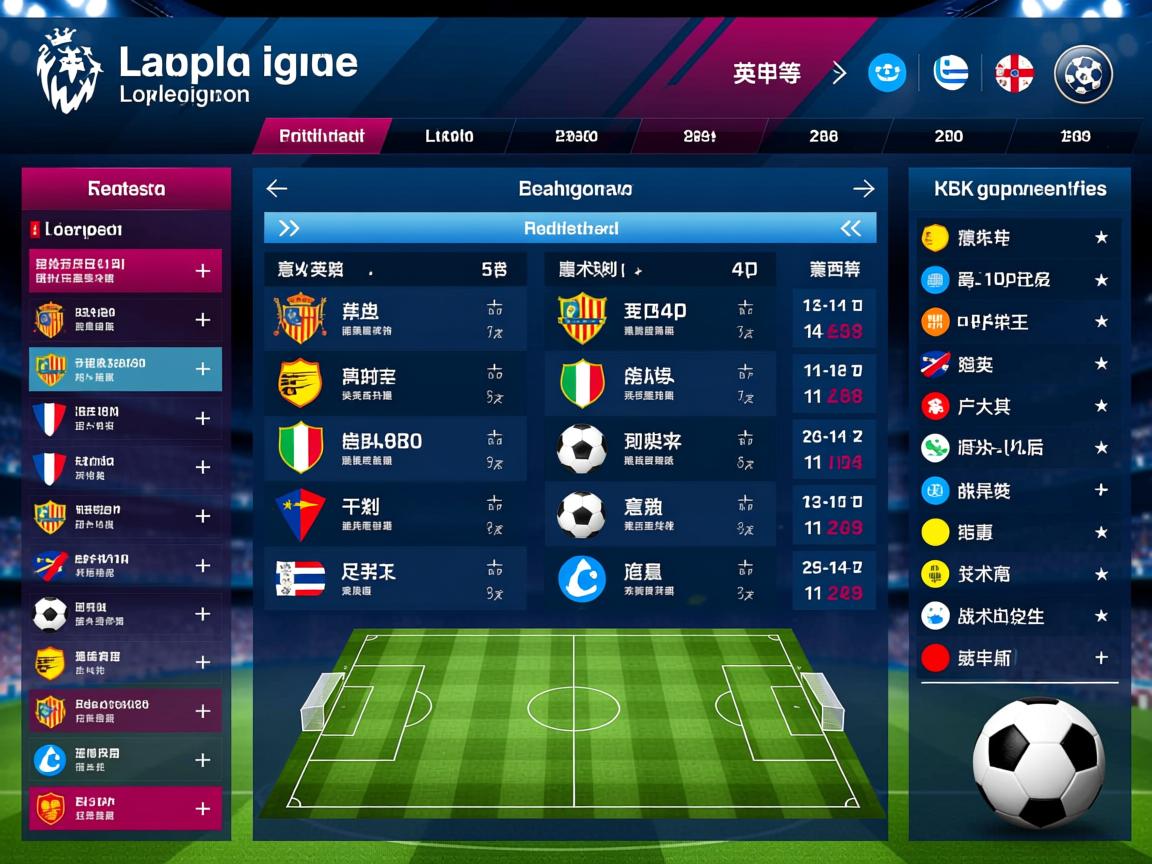Advance with the right arrow by Beahigonao
The height and width of the screenshot is (864, 1152).
coord(864,188)
